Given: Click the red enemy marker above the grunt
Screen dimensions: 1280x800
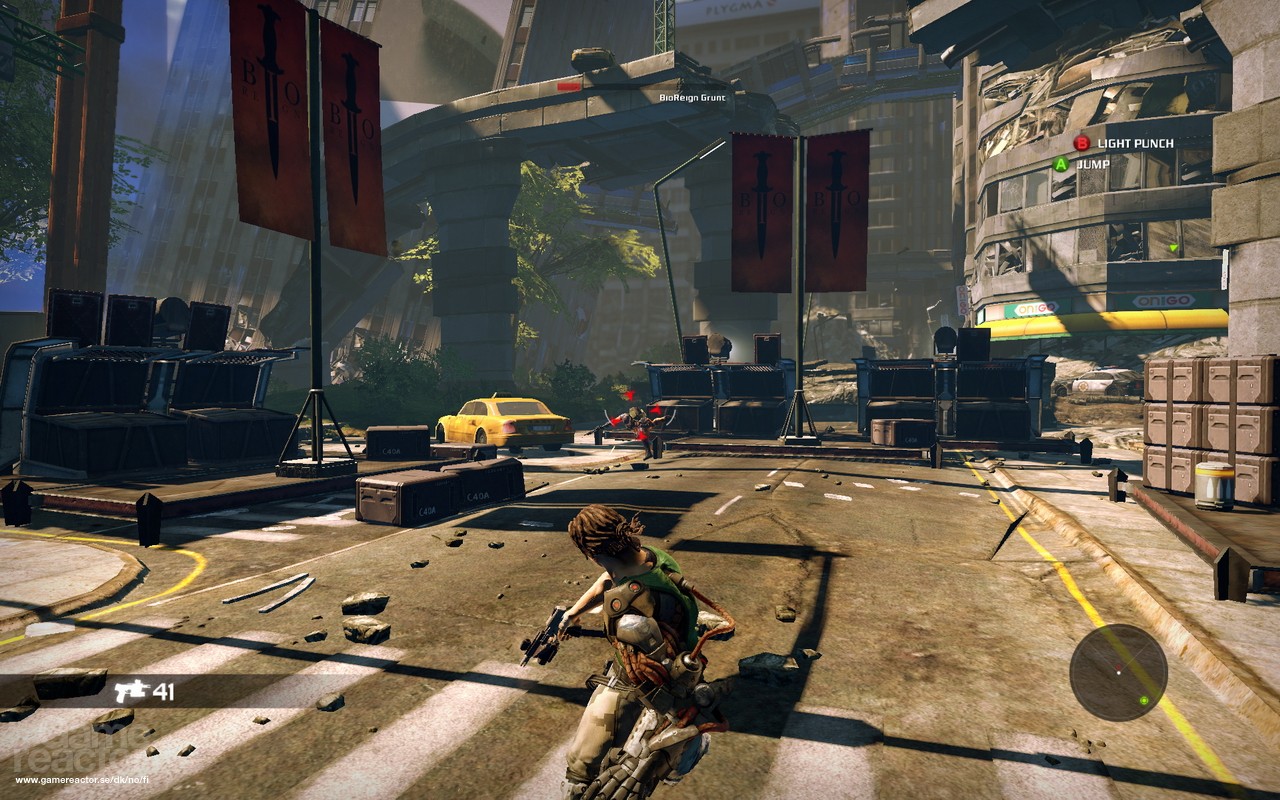Looking at the screenshot, I should click(x=629, y=394).
